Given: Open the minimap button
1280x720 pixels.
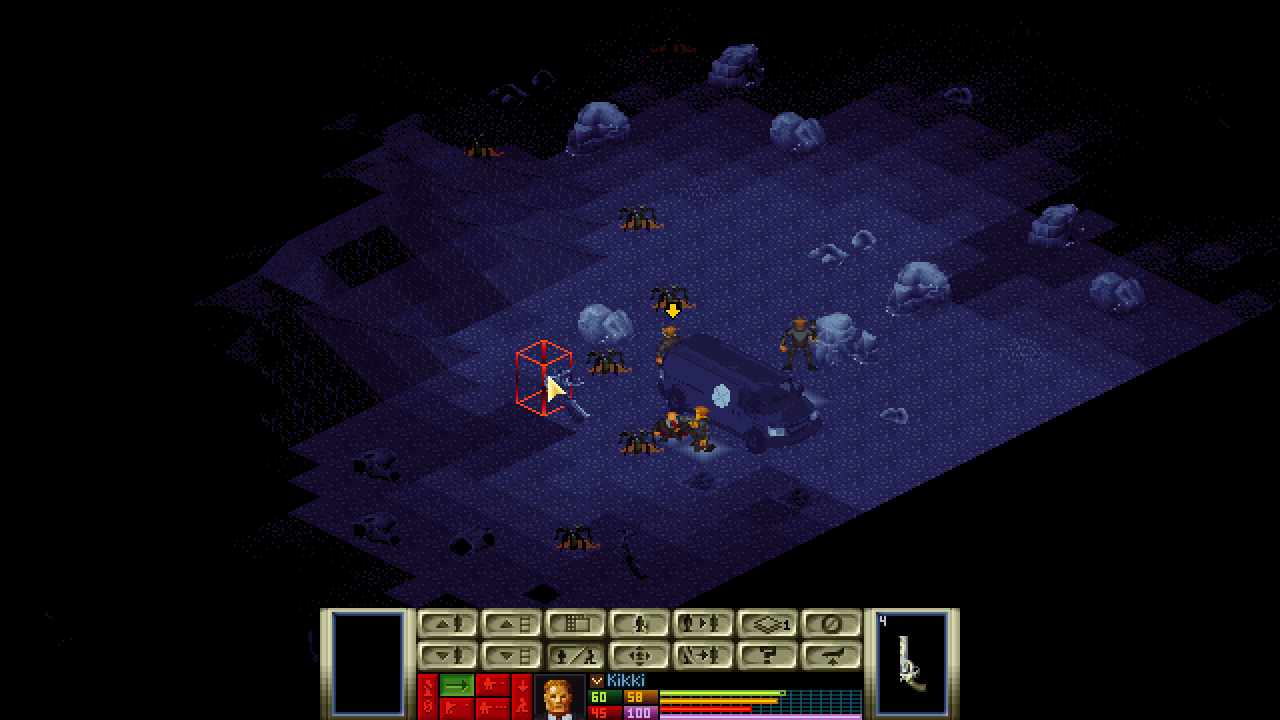Looking at the screenshot, I should [x=575, y=624].
